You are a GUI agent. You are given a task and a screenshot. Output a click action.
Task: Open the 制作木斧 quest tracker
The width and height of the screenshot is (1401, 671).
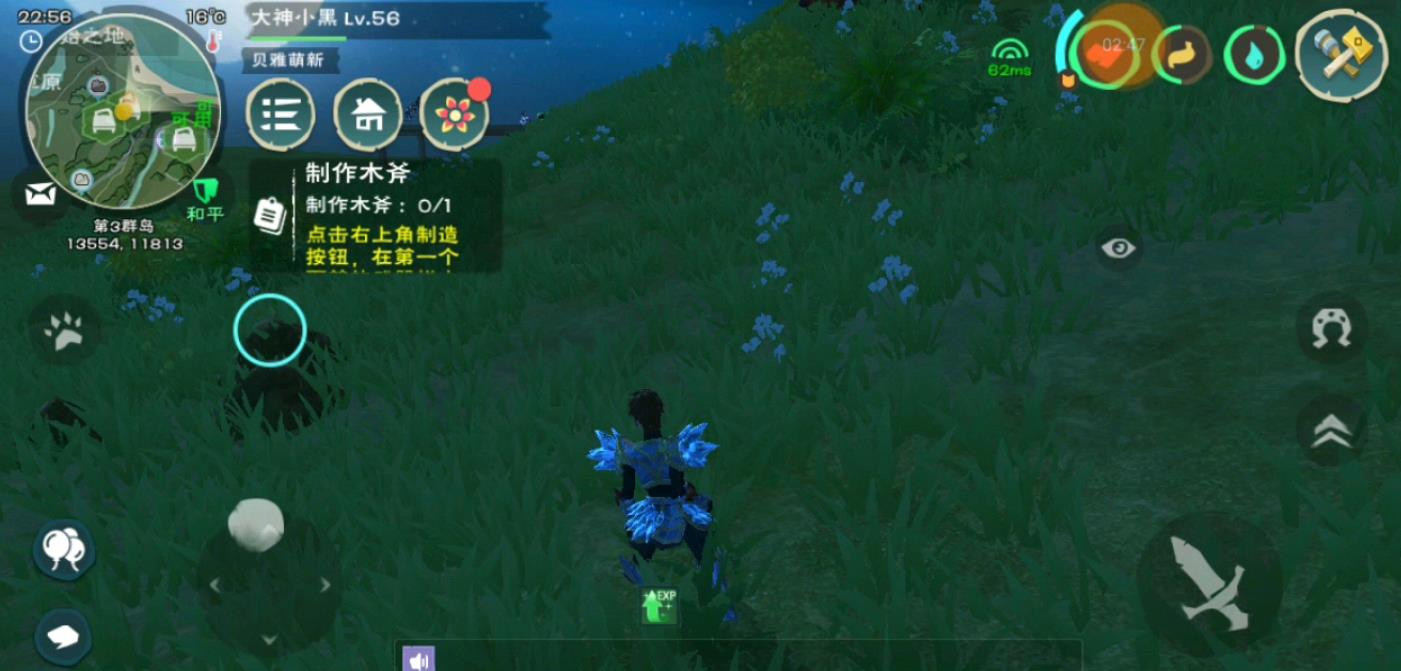[x=375, y=217]
